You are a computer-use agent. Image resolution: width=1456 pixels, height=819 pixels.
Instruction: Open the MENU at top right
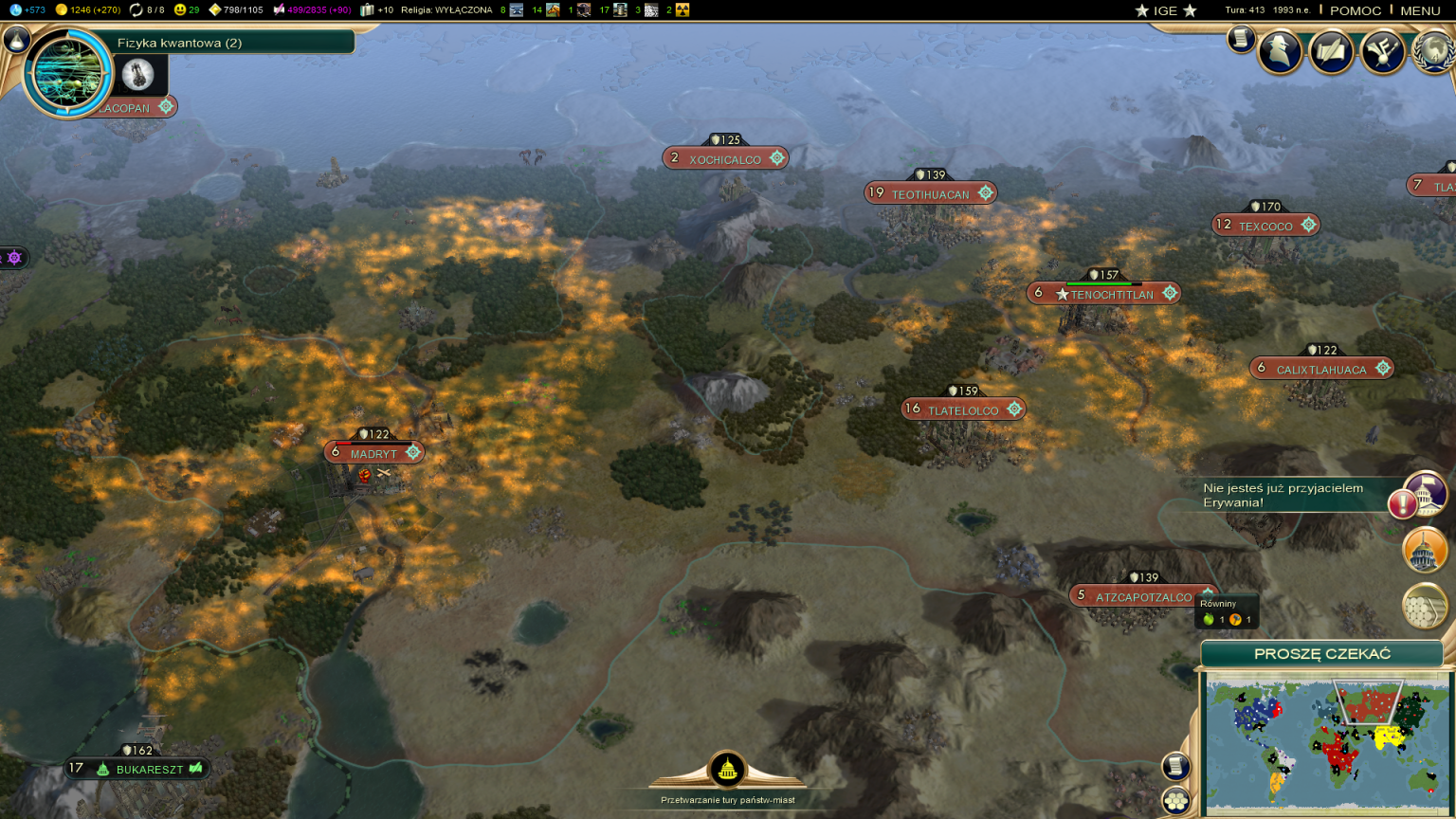[1419, 10]
